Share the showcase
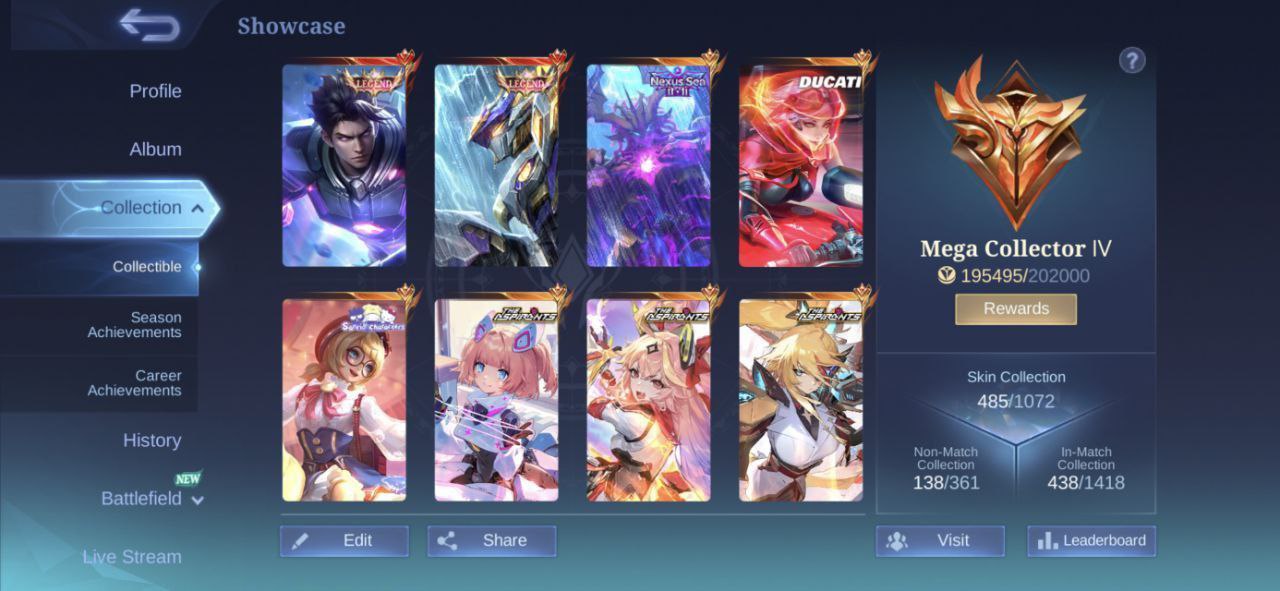Screen dimensions: 1280x591 pos(491,541)
